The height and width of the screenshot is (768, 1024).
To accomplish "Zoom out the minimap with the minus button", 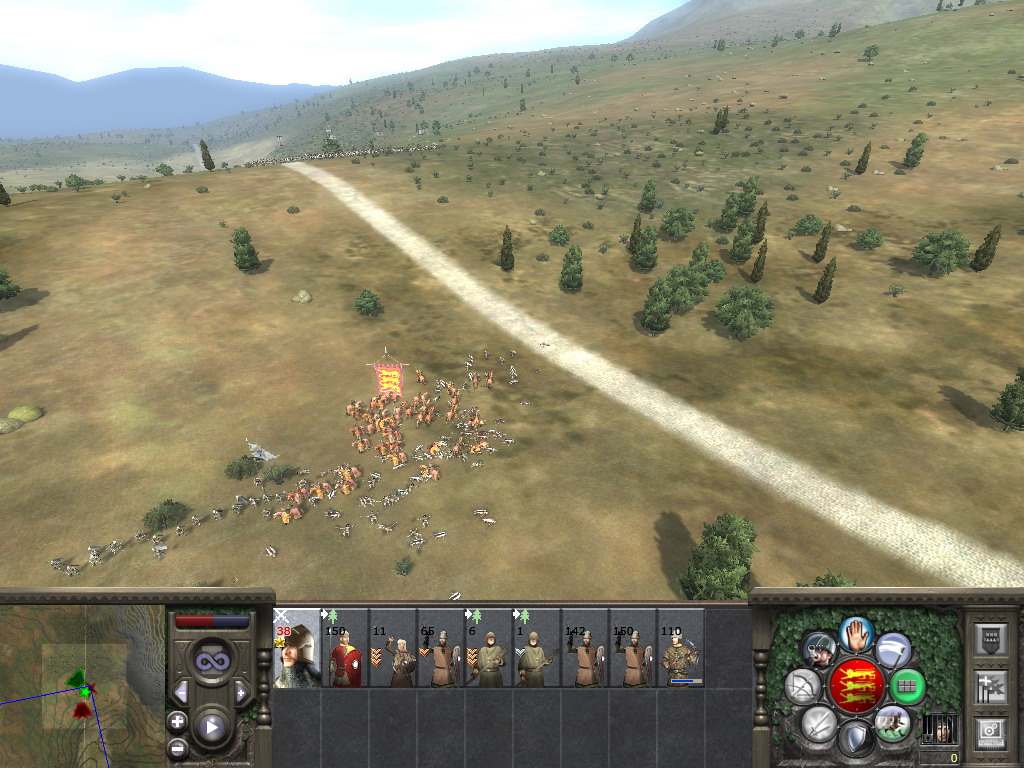I will pyautogui.click(x=177, y=746).
